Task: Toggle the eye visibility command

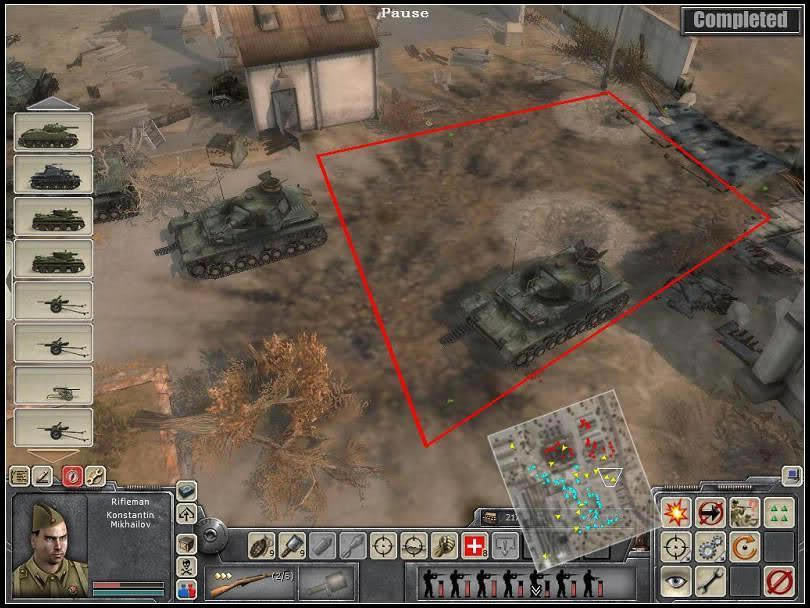Action: [677, 580]
